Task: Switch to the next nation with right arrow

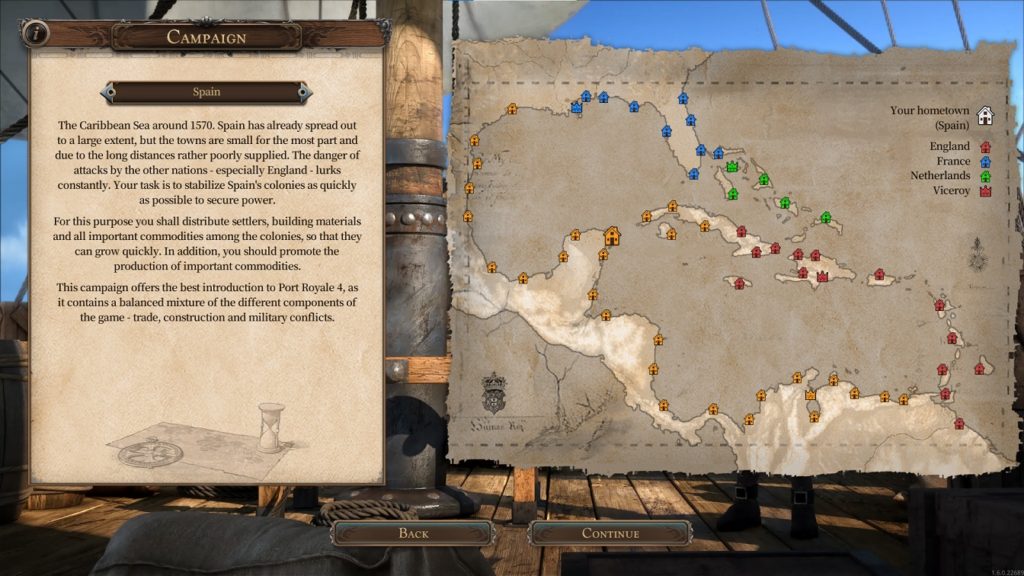Action: click(x=305, y=92)
